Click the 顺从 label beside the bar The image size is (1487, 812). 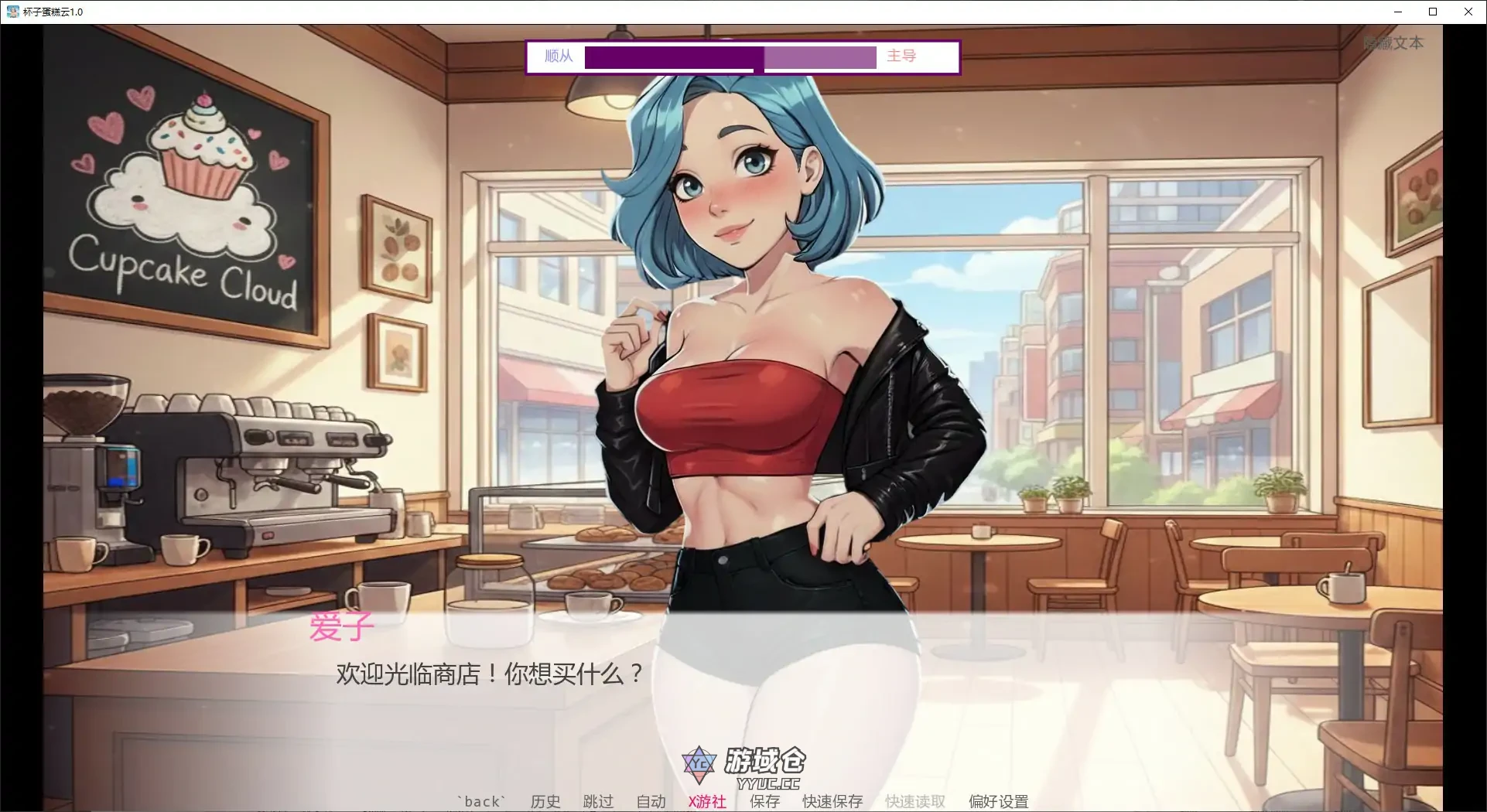click(559, 56)
